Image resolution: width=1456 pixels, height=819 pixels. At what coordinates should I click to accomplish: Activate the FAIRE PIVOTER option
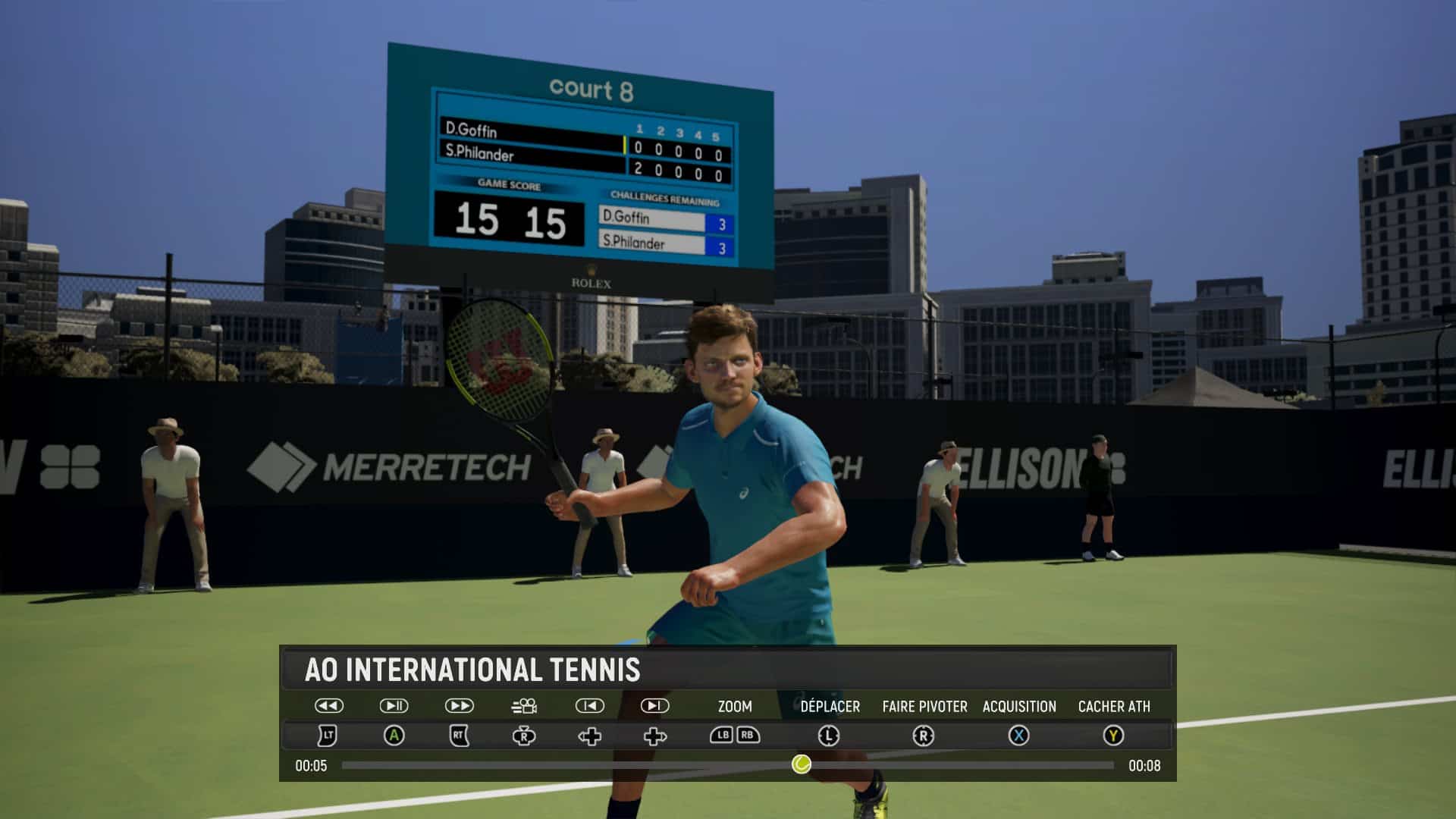(x=924, y=707)
